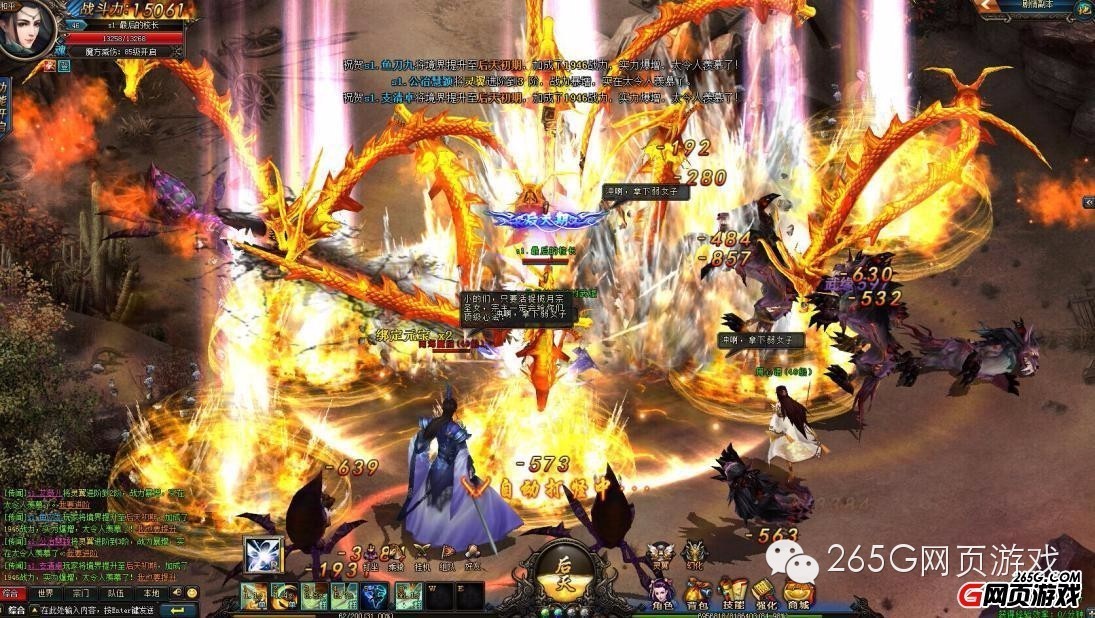
Task: Switch to the 本地 chat tab
Action: point(149,593)
